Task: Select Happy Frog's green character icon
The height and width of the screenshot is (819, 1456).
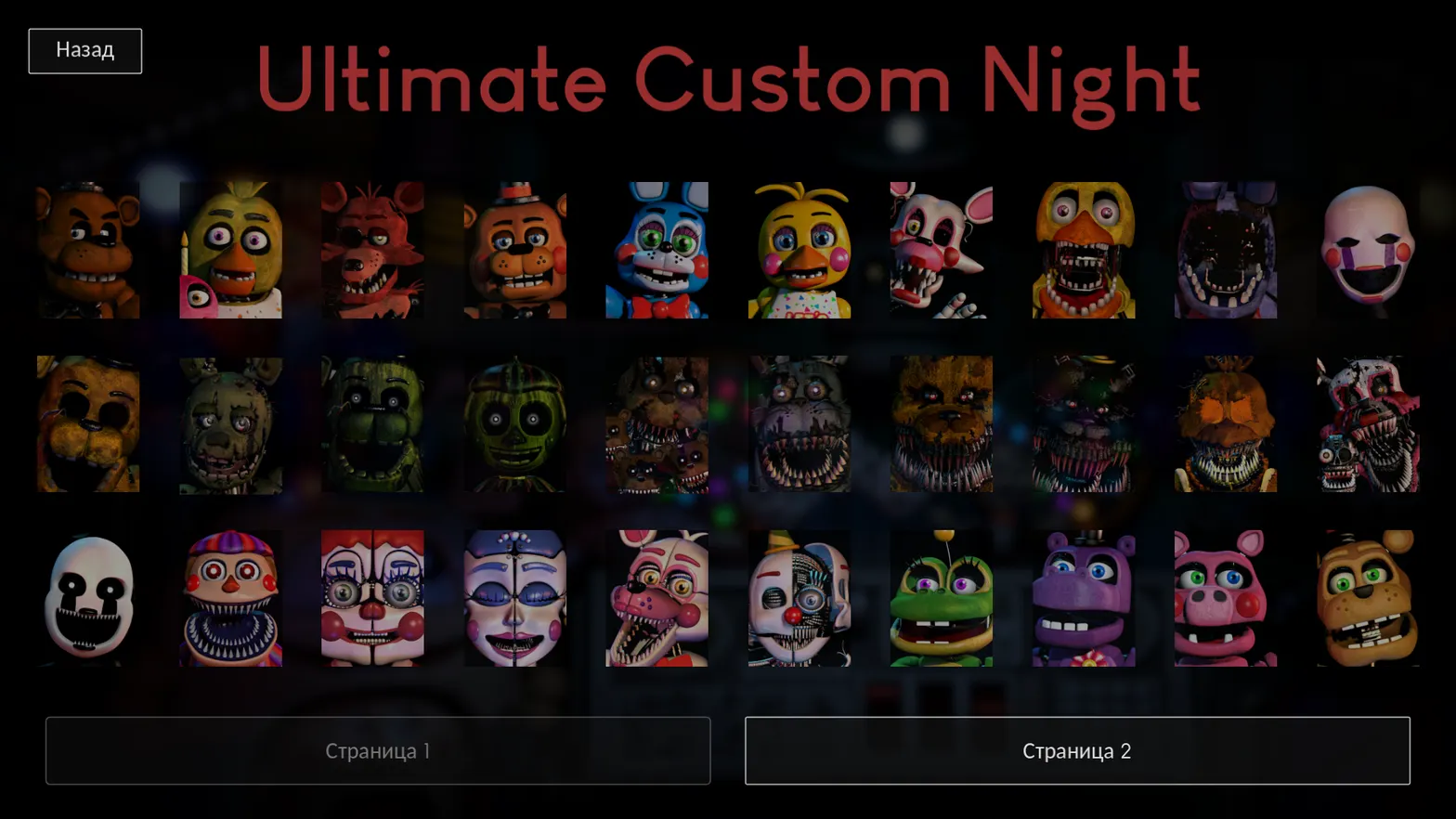Action: coord(942,599)
